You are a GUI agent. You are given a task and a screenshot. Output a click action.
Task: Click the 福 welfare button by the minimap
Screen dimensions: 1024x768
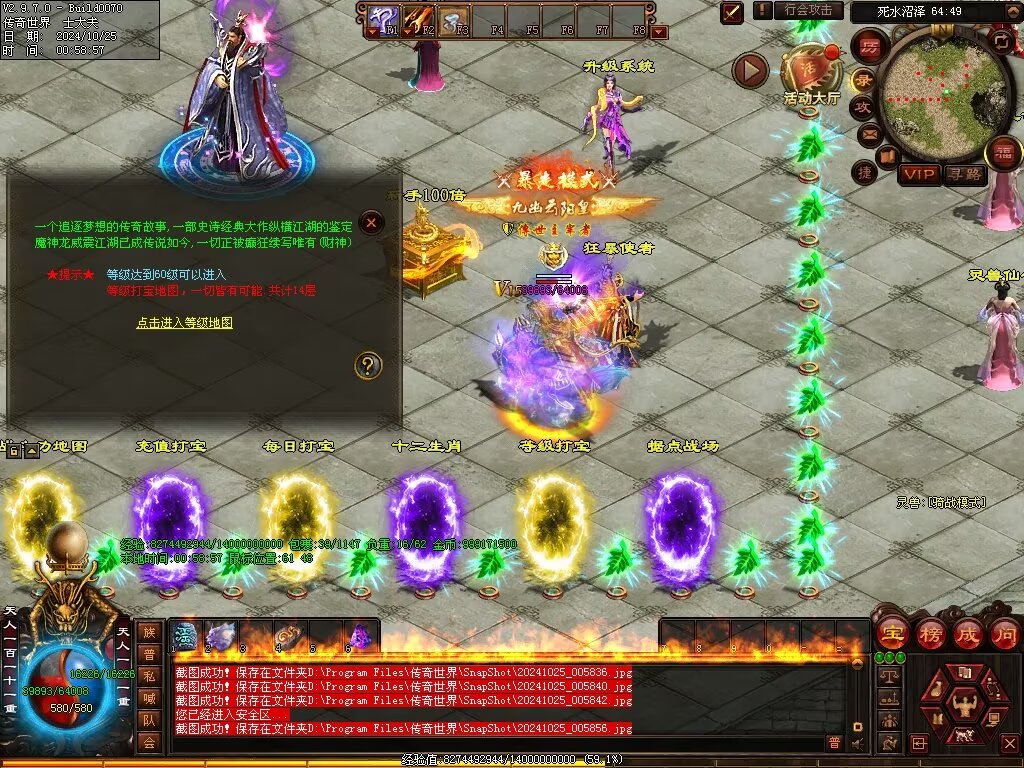[1002, 153]
